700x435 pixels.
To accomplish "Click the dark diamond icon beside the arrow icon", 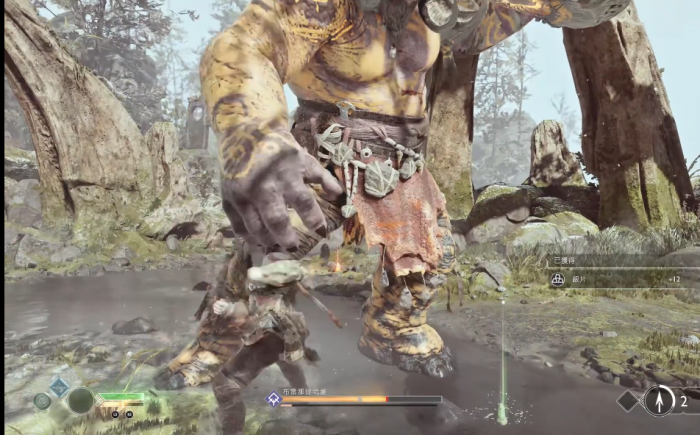I will [627, 401].
